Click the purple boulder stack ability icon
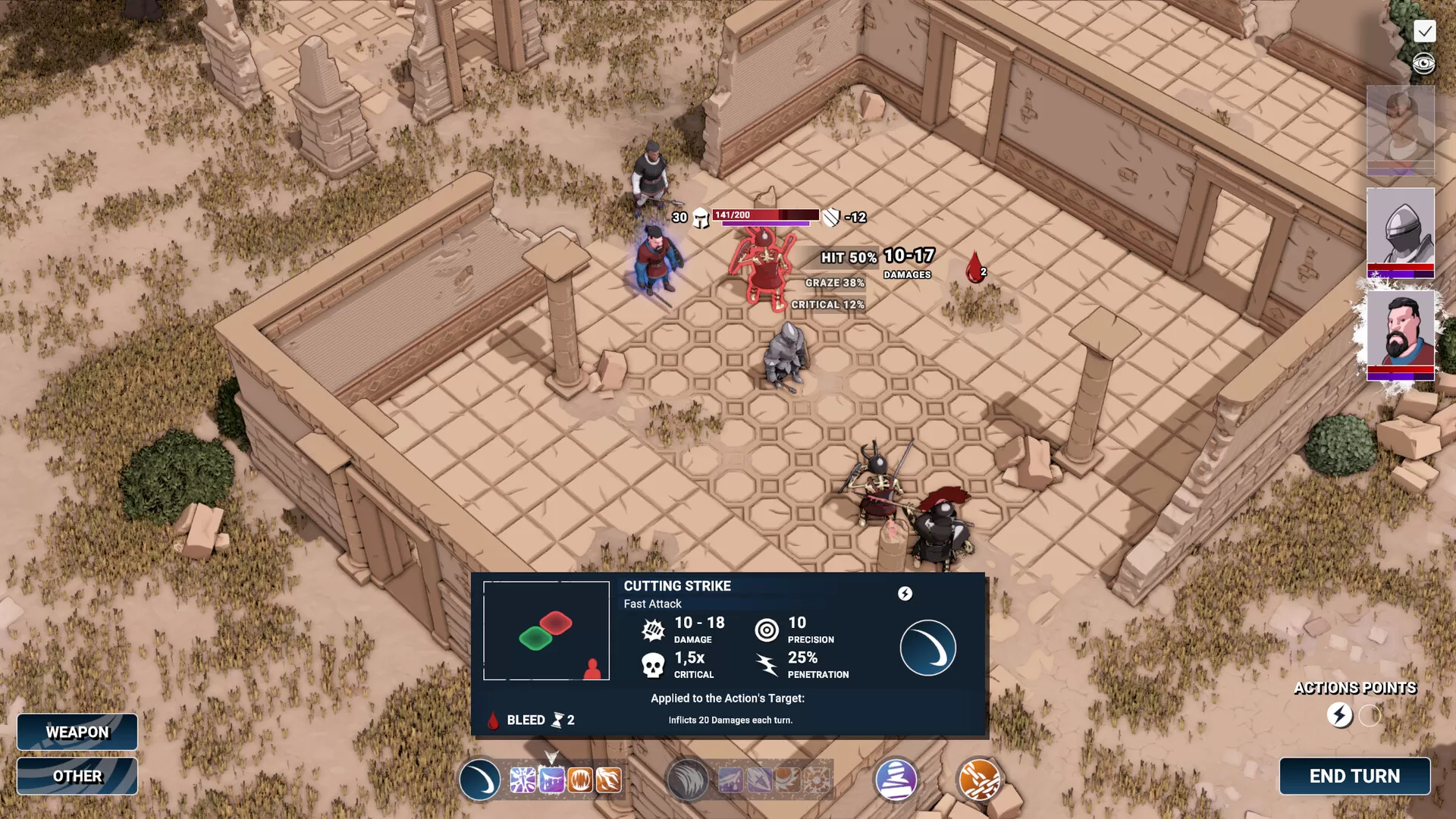The image size is (1456, 819). (x=896, y=780)
